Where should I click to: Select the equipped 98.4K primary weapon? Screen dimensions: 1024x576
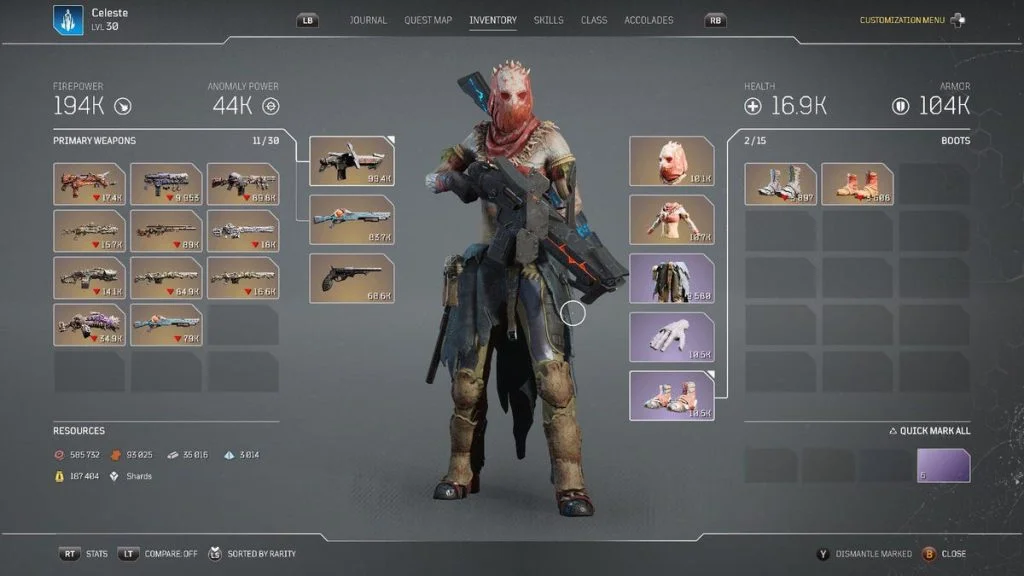[352, 161]
